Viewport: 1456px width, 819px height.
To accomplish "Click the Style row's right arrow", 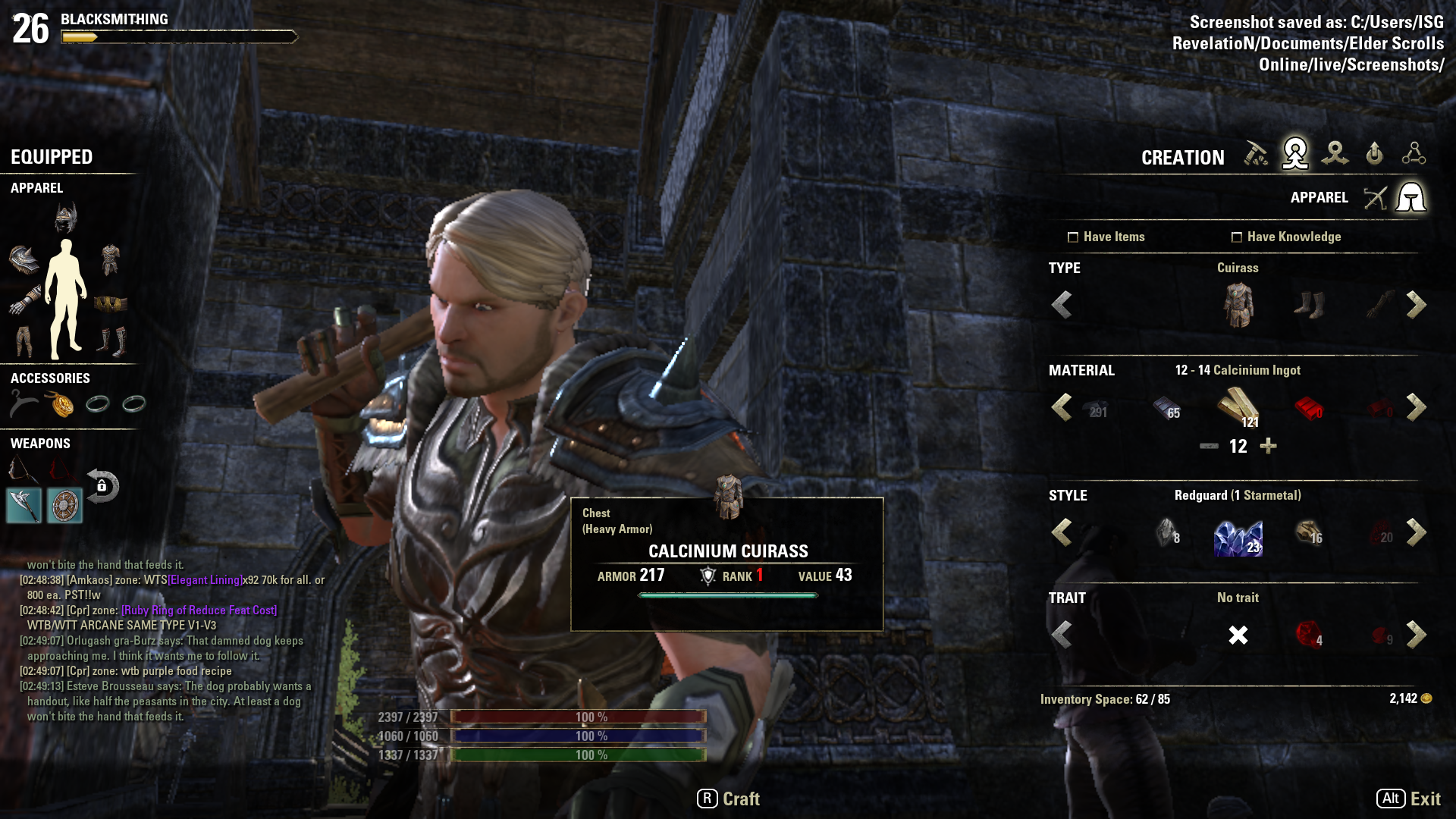I will click(1416, 532).
